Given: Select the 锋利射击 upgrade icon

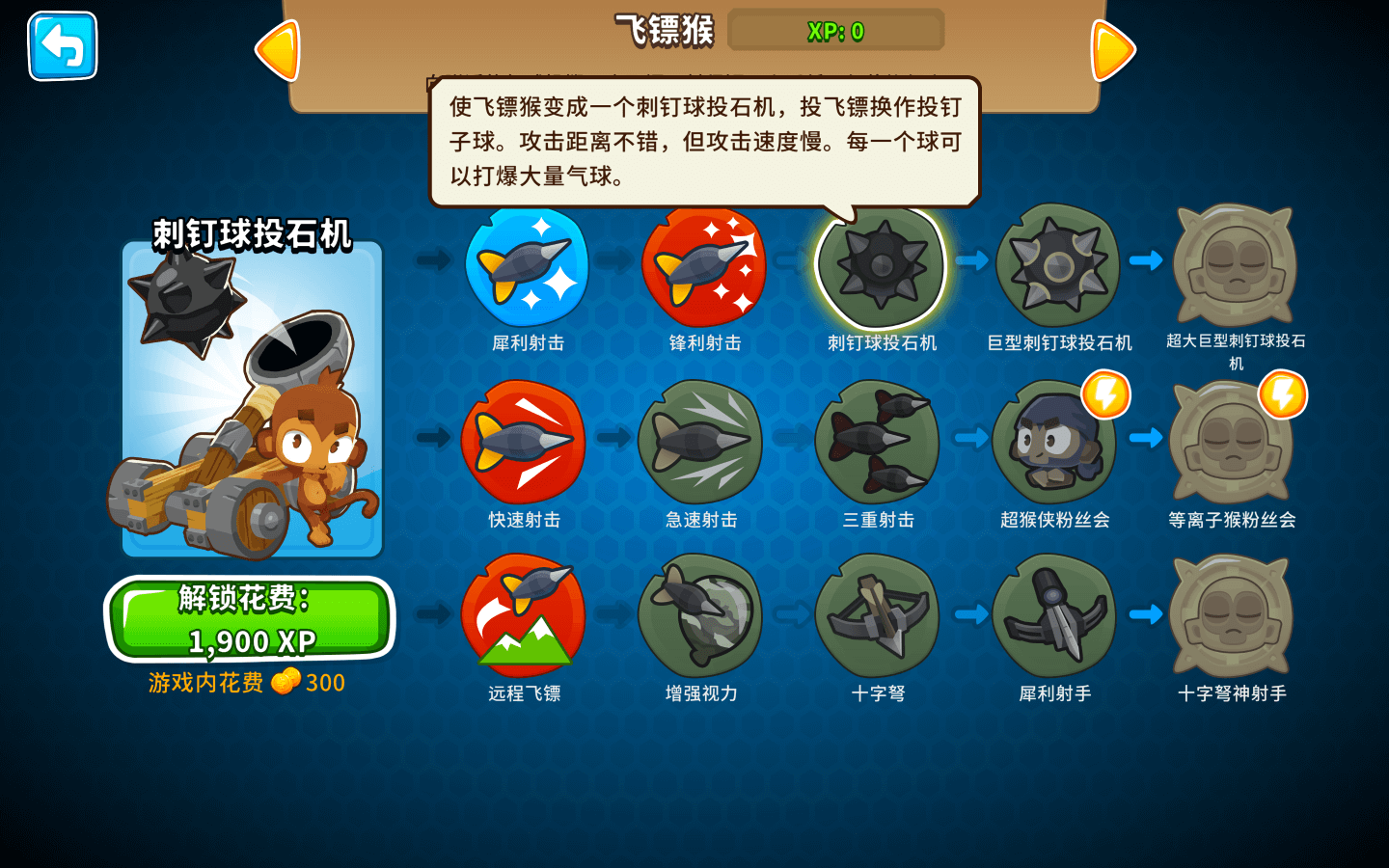Looking at the screenshot, I should click(x=702, y=265).
